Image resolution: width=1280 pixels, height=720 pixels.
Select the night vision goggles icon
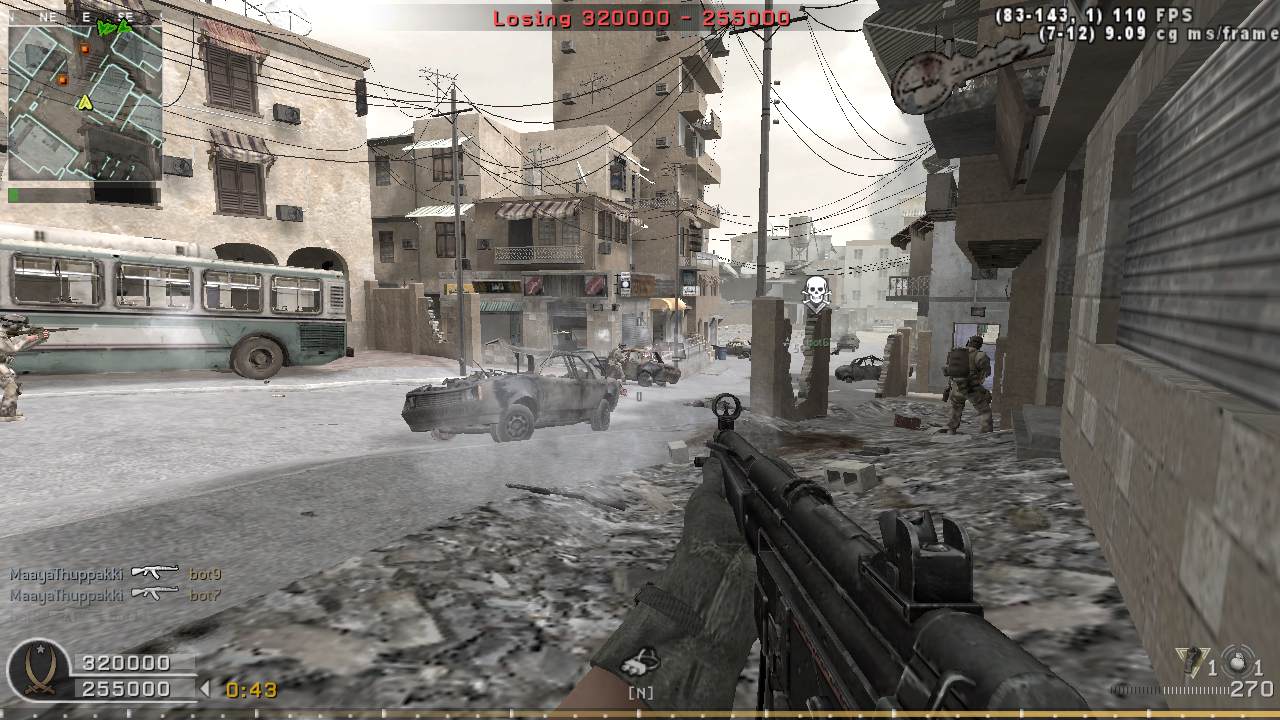point(640,662)
